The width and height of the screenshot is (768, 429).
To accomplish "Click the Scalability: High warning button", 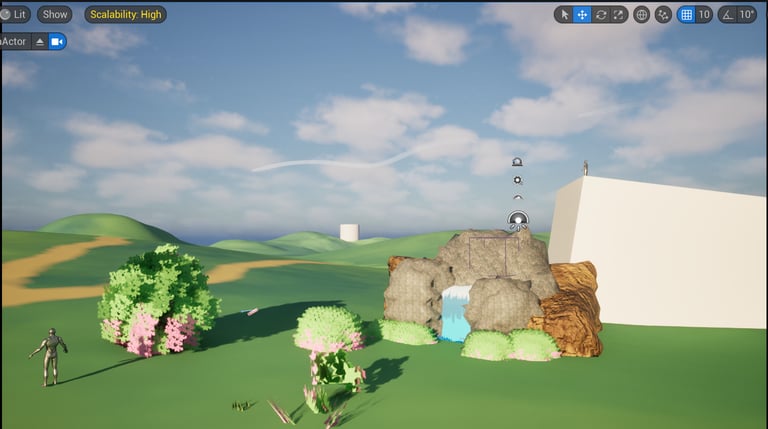I will tap(125, 15).
